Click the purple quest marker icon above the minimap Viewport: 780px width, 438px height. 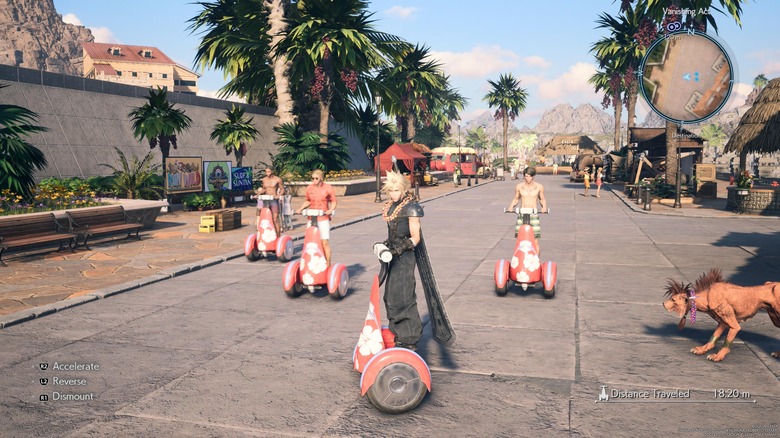(674, 26)
